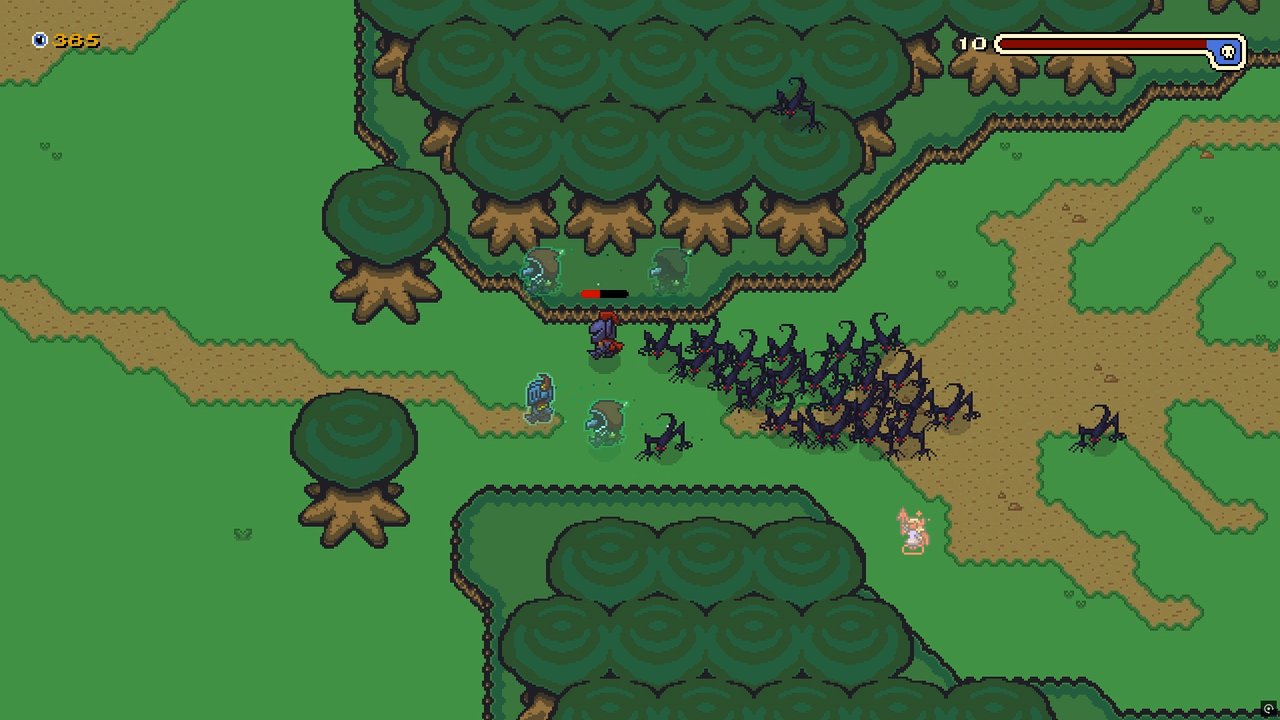Click the second hooded enemy under the forest
The height and width of the screenshot is (720, 1280).
pos(668,268)
